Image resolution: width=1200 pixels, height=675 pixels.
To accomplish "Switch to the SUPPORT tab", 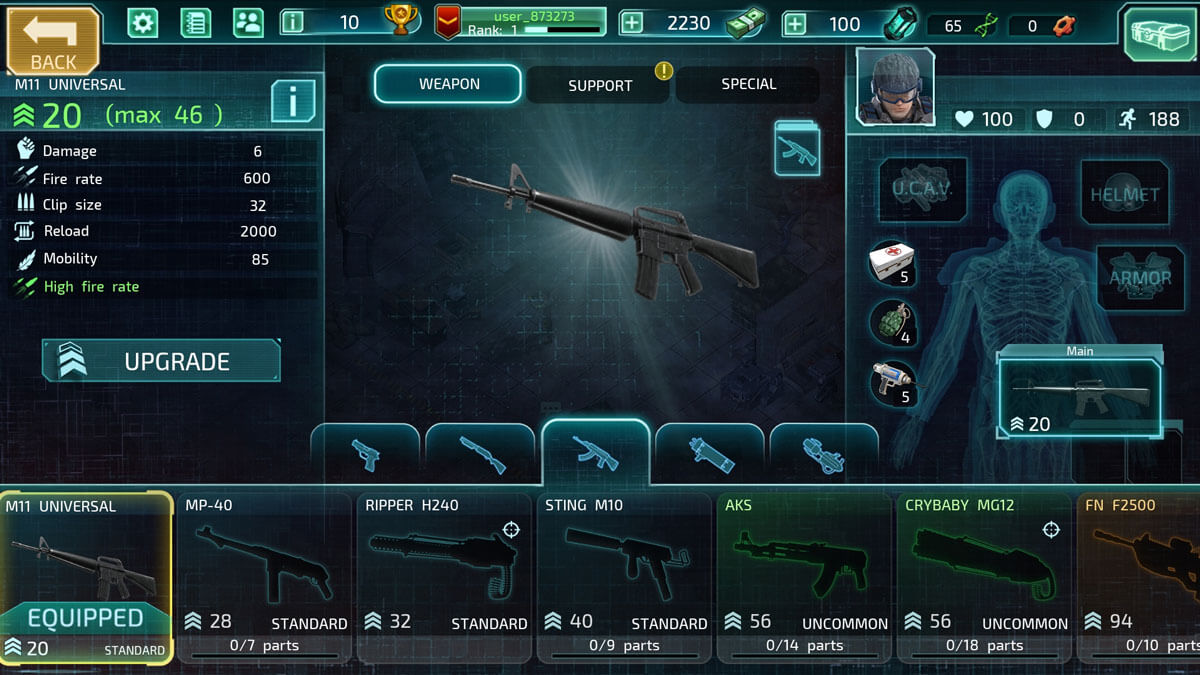I will click(599, 85).
